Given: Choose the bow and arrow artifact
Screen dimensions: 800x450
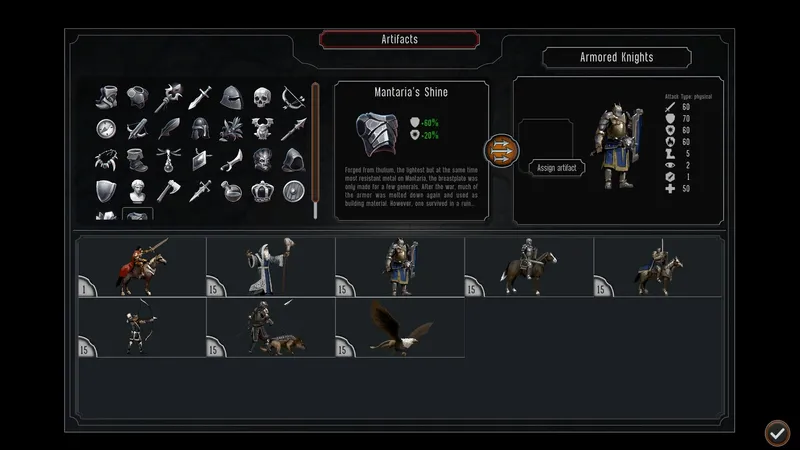Looking at the screenshot, I should pos(293,98).
